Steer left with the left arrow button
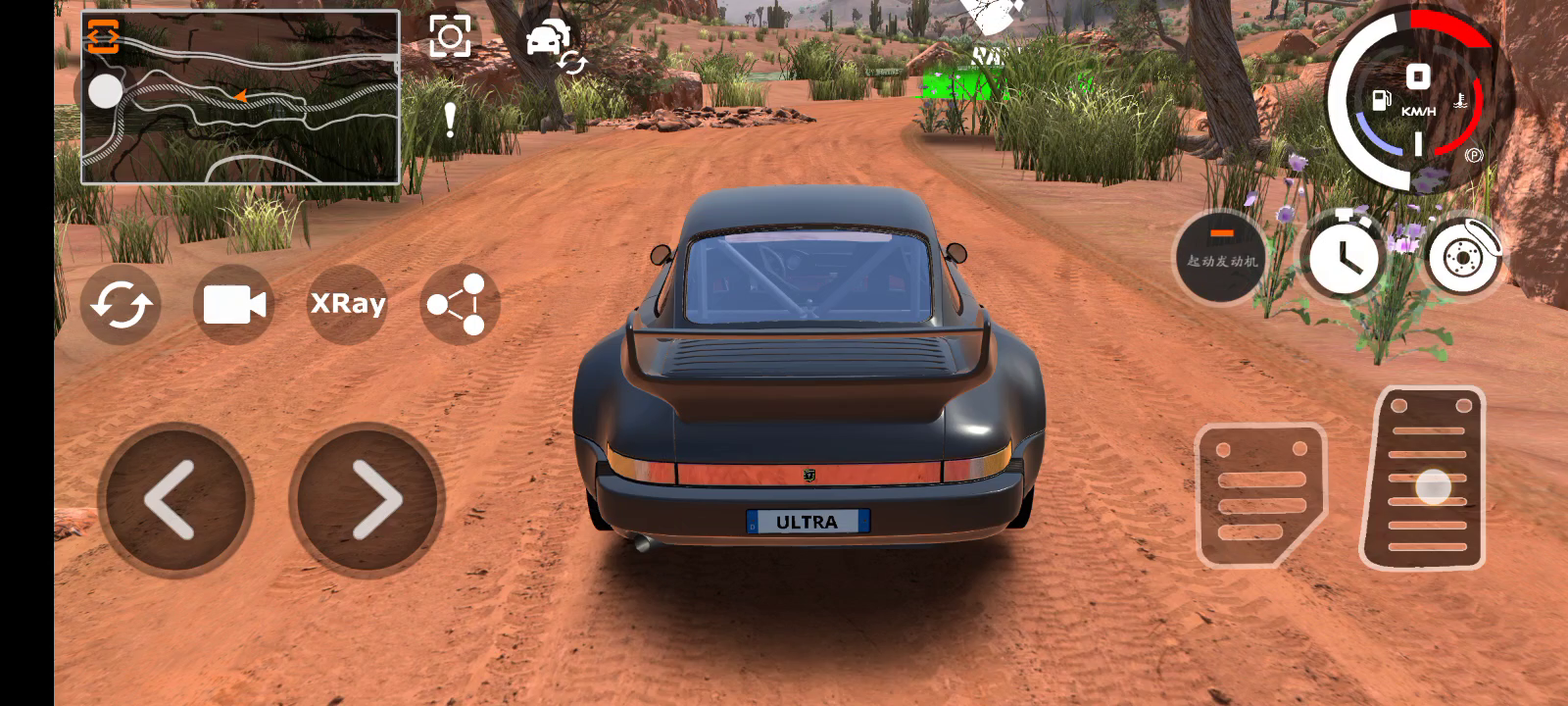1568x706 pixels. pos(175,500)
